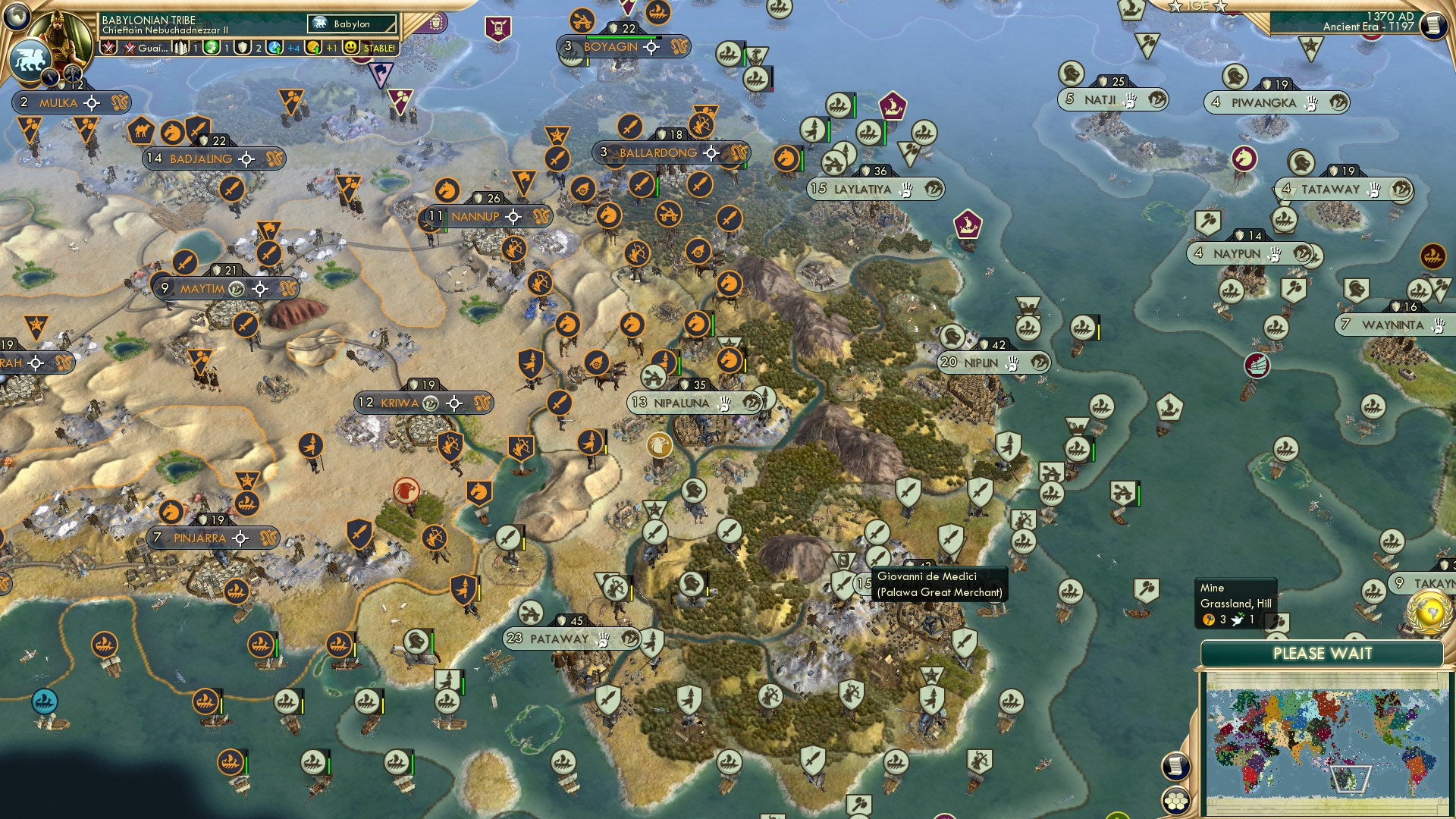Click the Babylon lion emblem in the banner
The image size is (1456, 819).
point(318,24)
